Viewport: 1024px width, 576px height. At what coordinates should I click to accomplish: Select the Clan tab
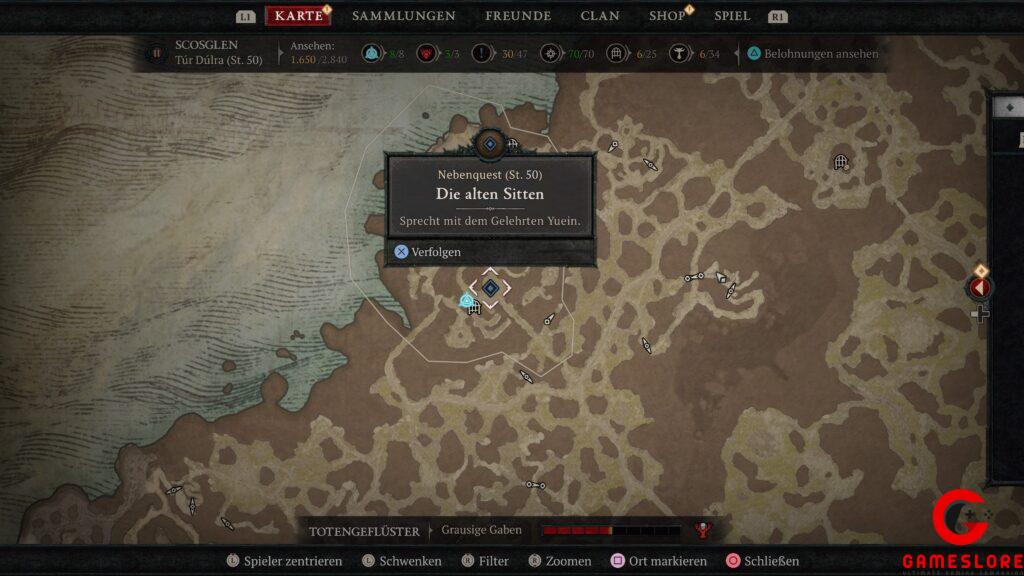(600, 16)
